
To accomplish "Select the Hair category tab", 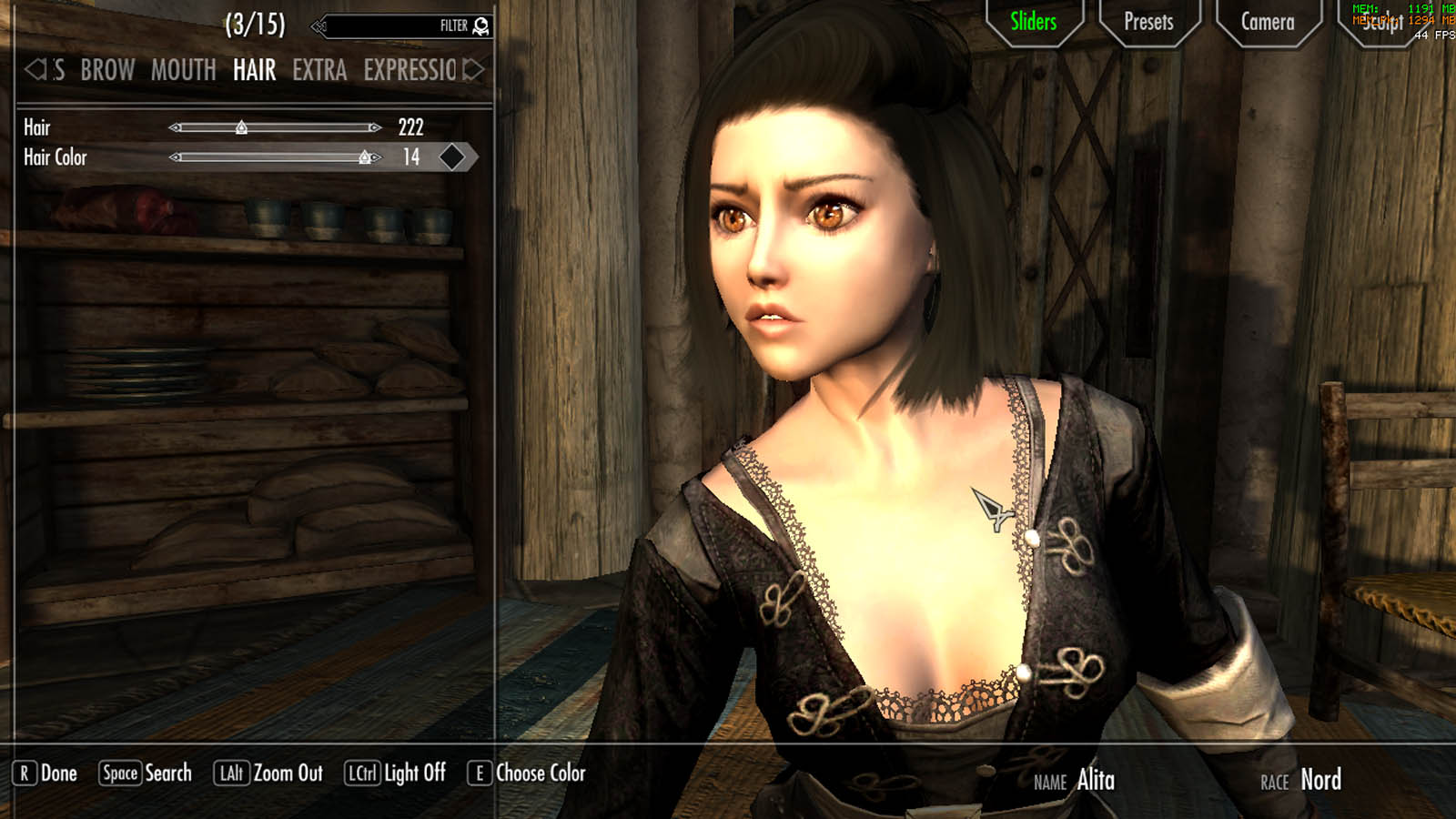I will pos(254,70).
